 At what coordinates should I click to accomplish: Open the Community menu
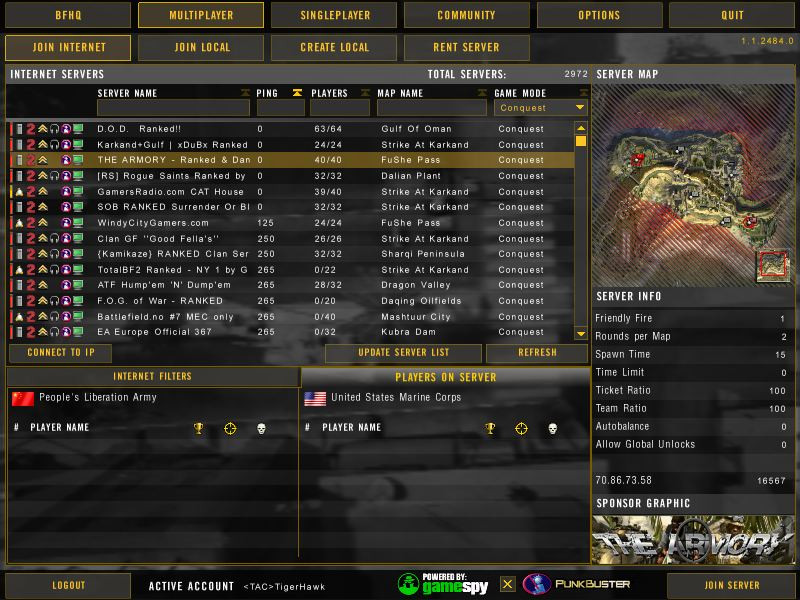click(x=466, y=15)
